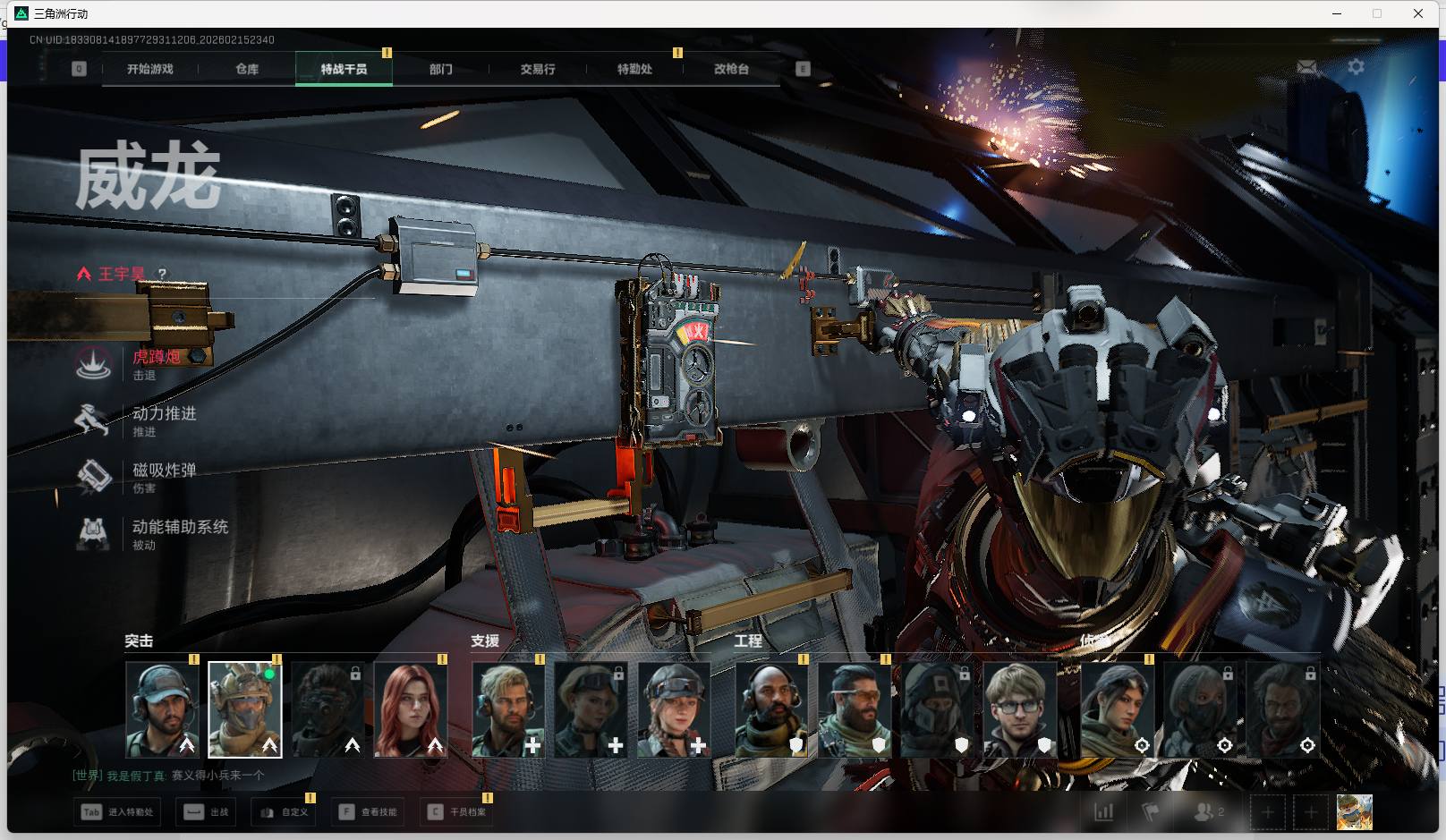
Task: Click the 查看技能 button
Action: point(368,812)
